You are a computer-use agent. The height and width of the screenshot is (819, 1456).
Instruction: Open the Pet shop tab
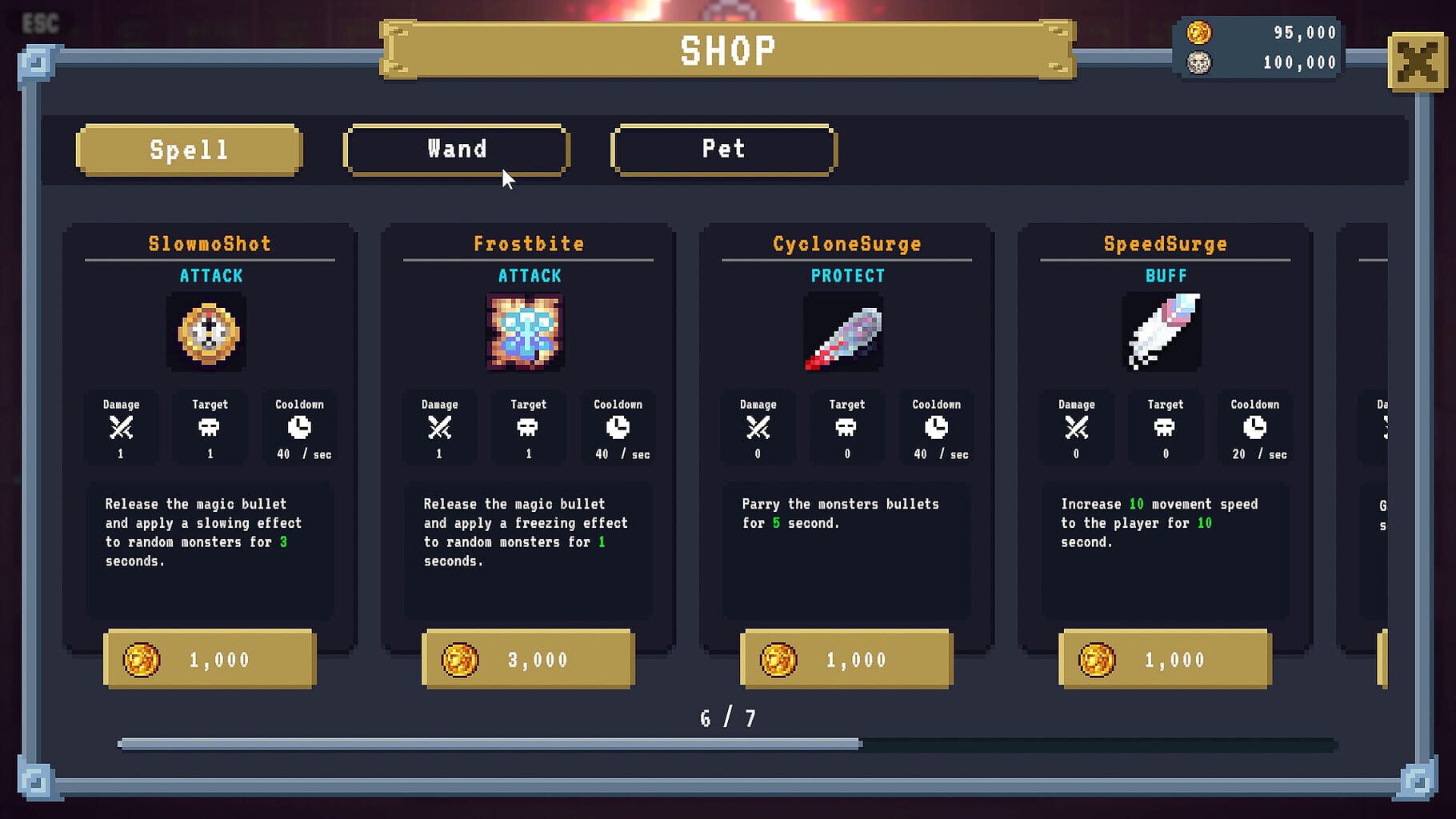(x=722, y=149)
